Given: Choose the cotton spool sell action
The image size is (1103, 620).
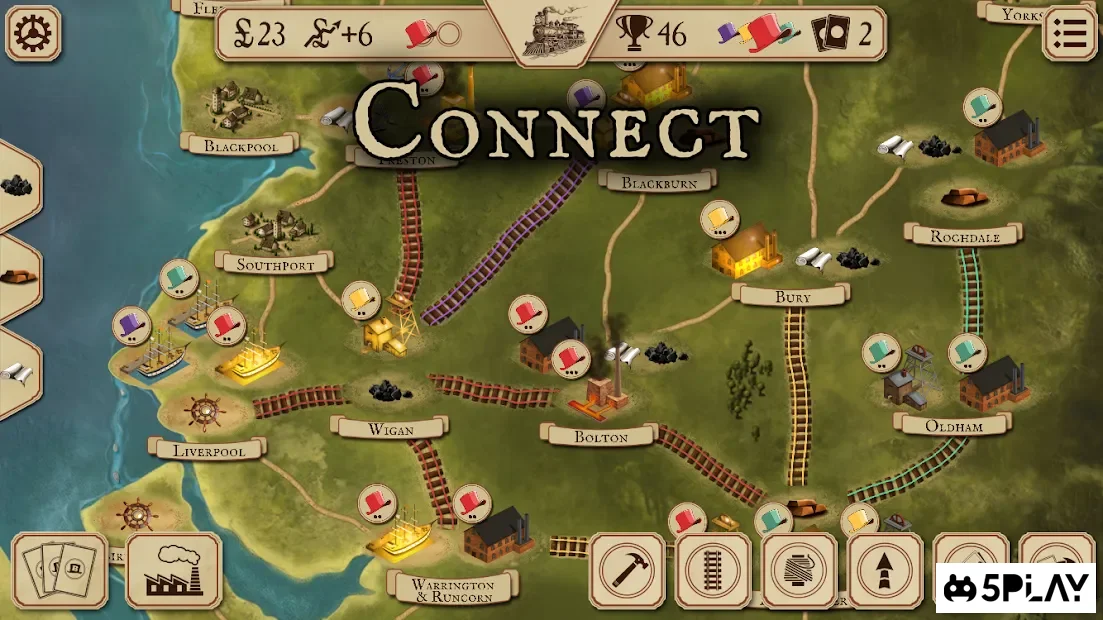Looking at the screenshot, I should (x=799, y=570).
